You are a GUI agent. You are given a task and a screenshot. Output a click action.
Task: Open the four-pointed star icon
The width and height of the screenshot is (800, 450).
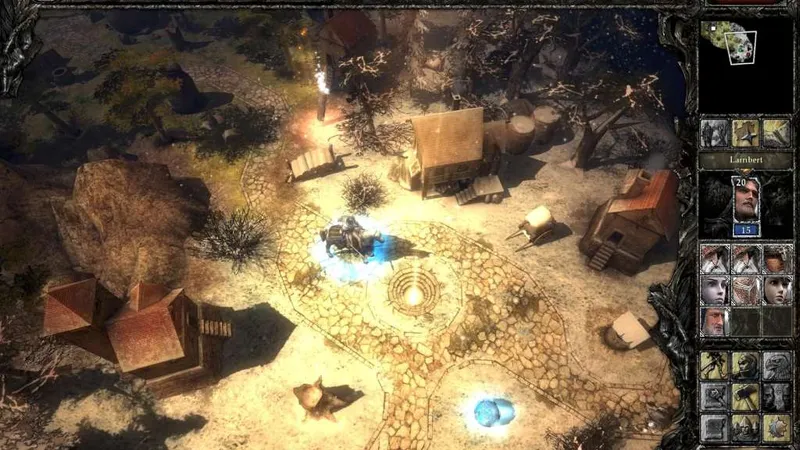745,133
